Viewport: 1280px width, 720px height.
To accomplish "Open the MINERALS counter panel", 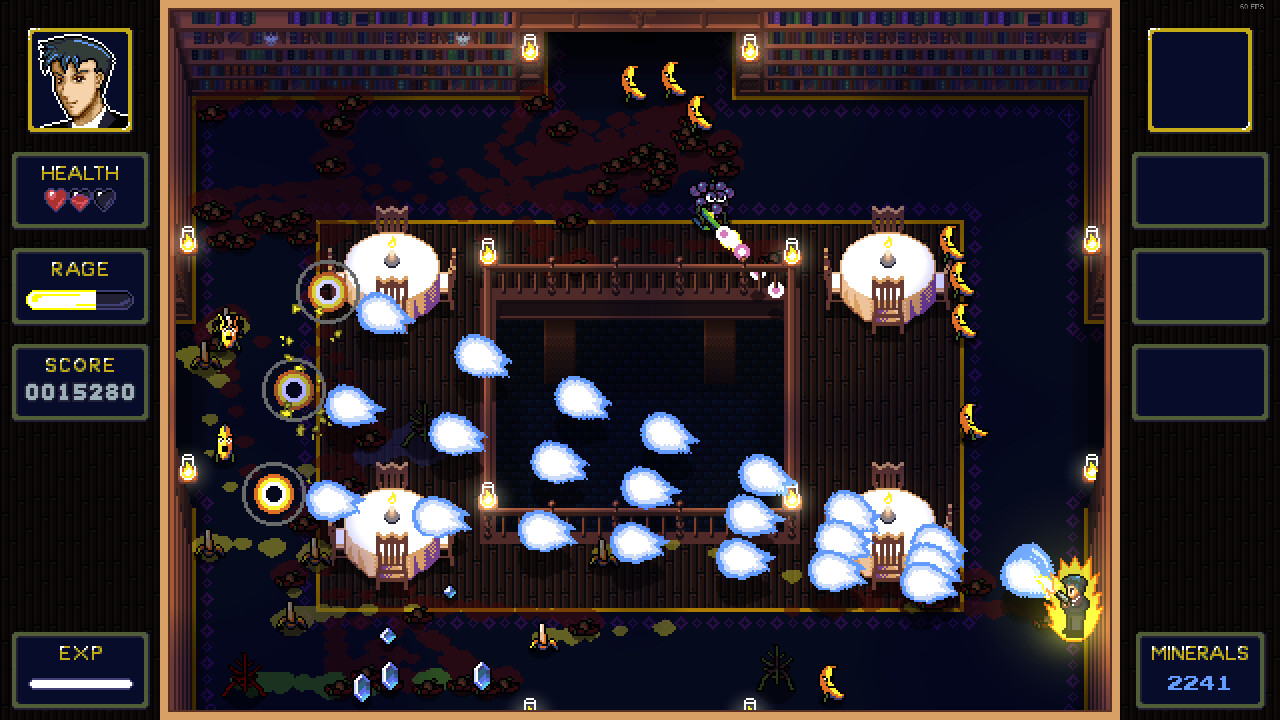I will click(x=1200, y=669).
